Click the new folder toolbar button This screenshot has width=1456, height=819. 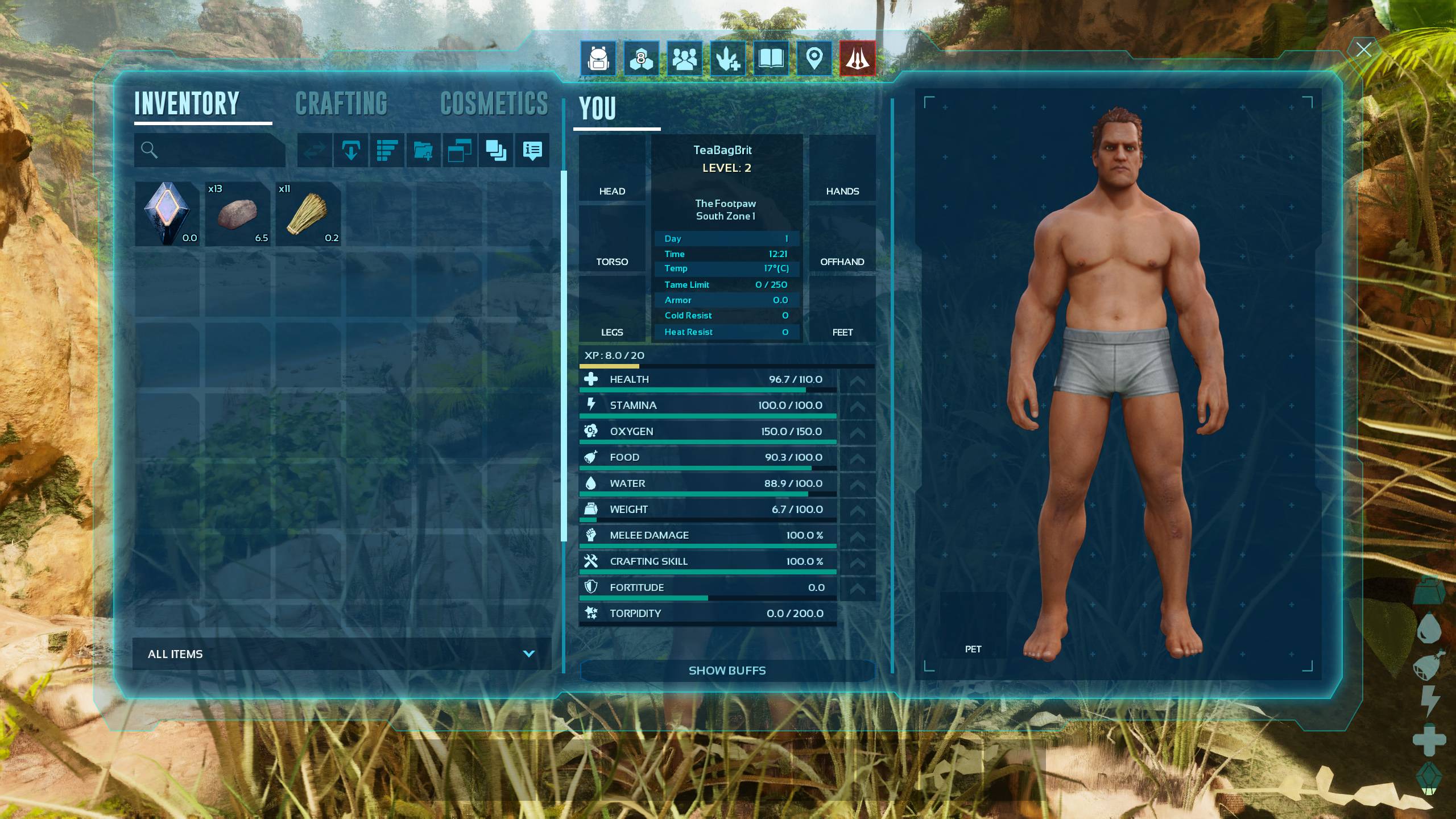(x=423, y=150)
